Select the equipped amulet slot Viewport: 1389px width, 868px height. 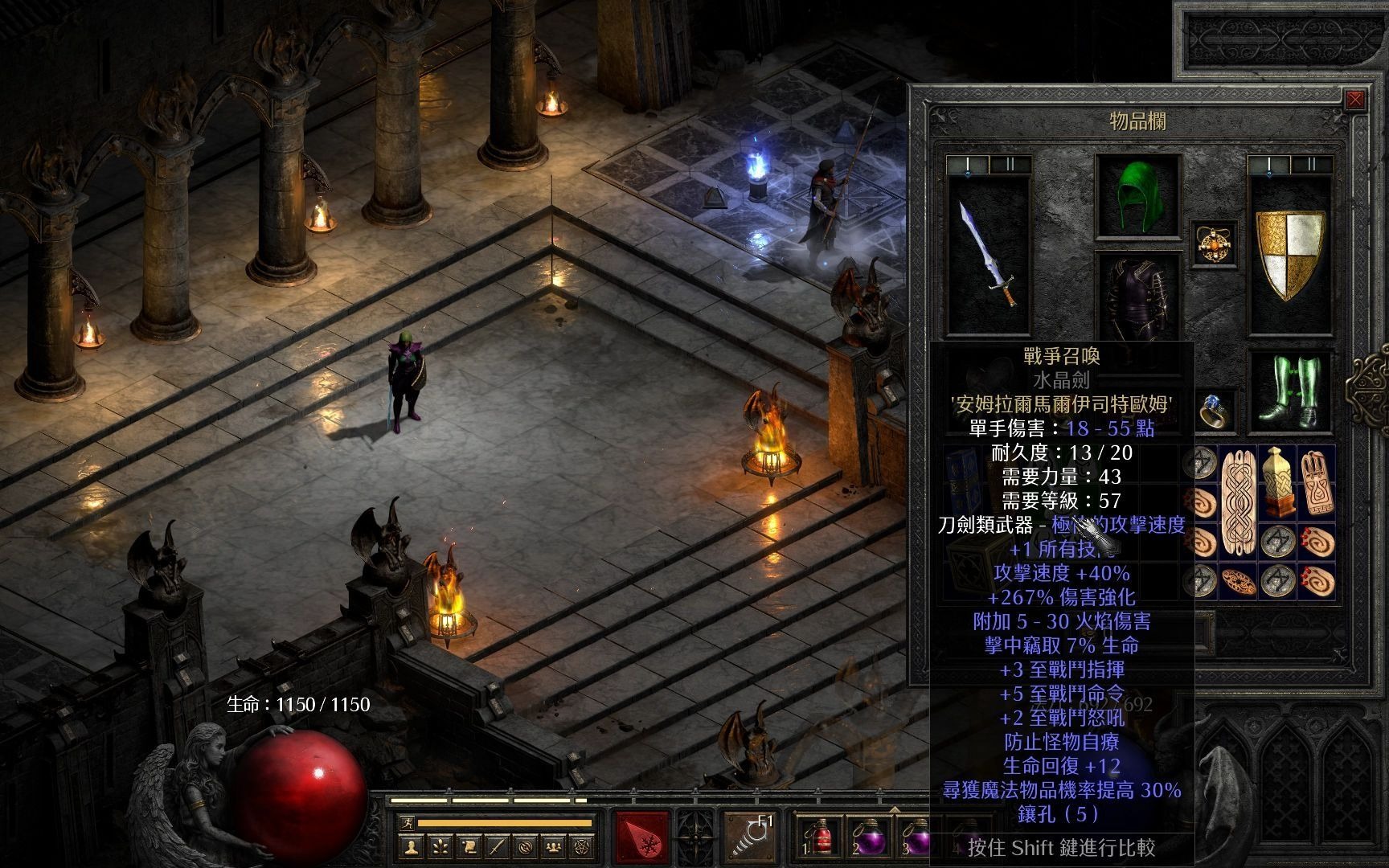pyautogui.click(x=1214, y=244)
